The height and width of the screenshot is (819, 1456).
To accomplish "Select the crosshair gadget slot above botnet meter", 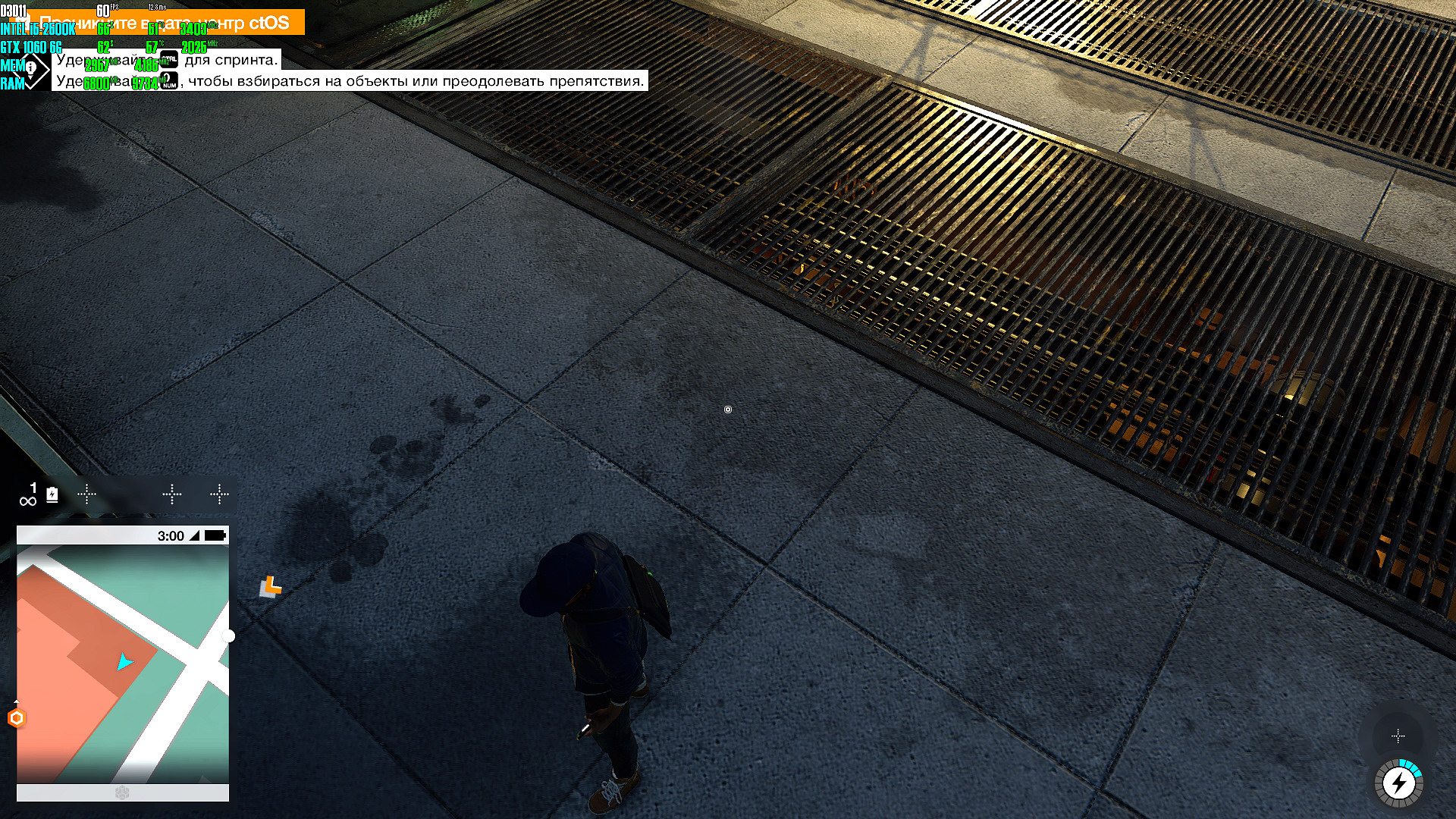I will 1398,736.
